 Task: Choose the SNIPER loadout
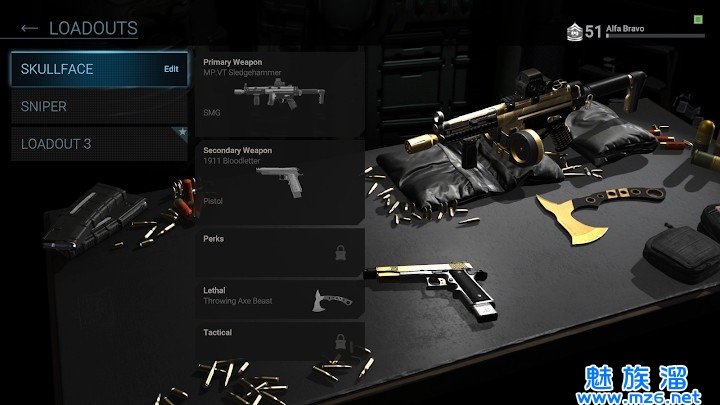99,106
